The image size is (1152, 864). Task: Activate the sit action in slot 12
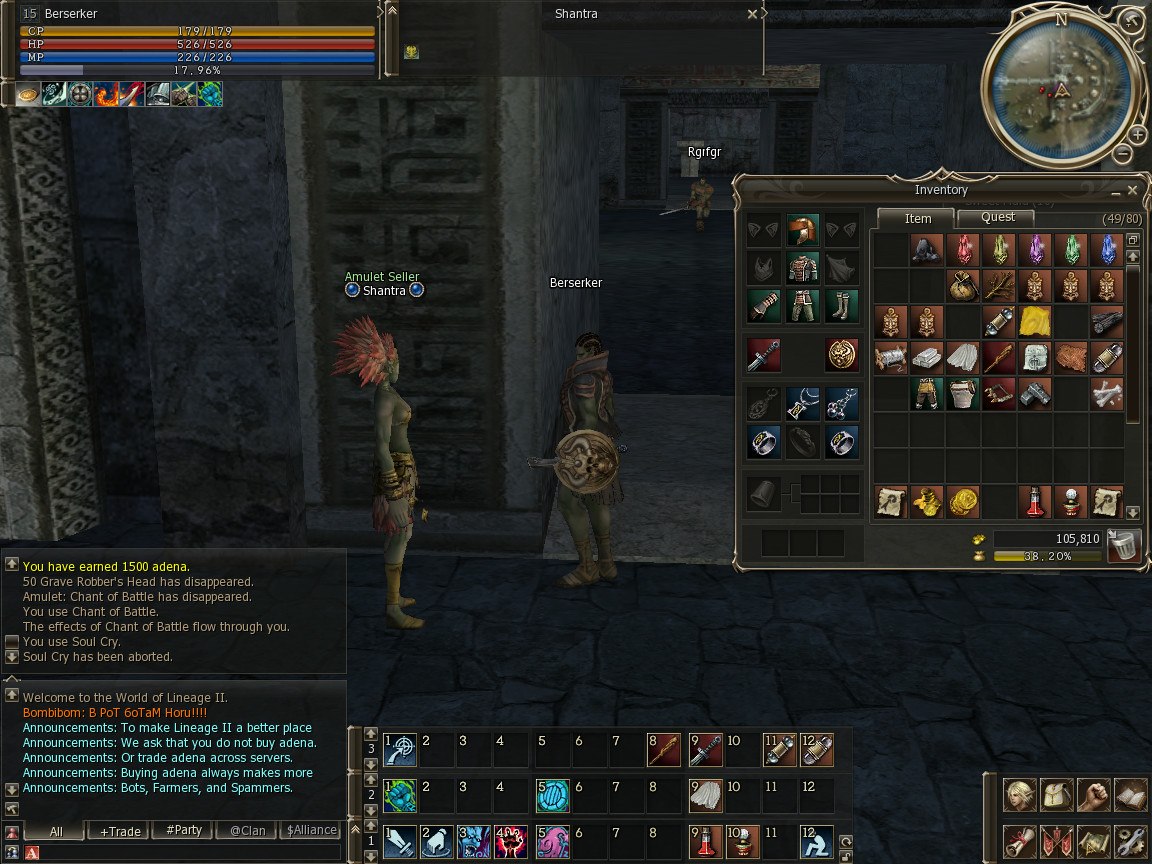click(816, 838)
